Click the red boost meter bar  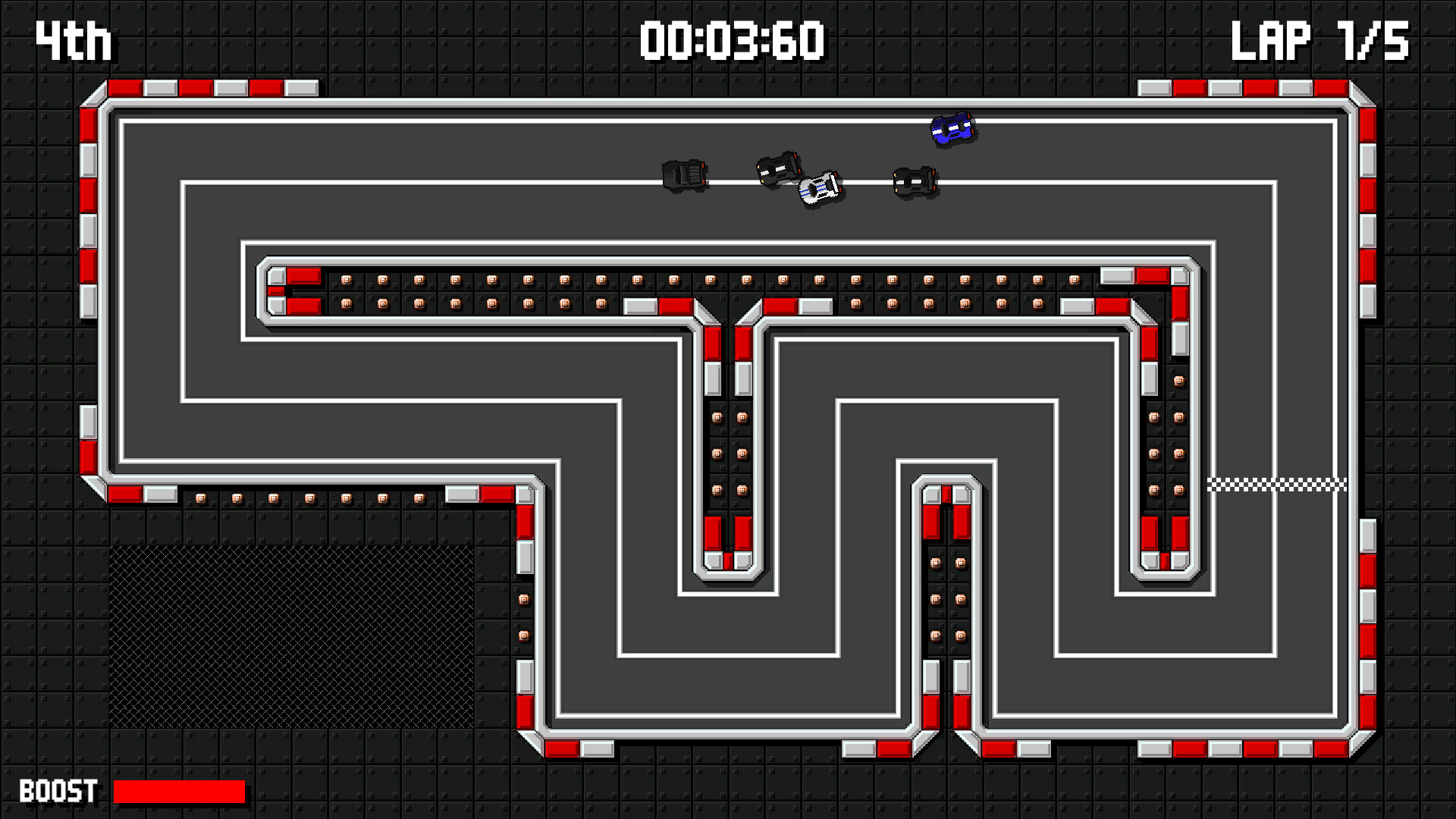point(178,791)
